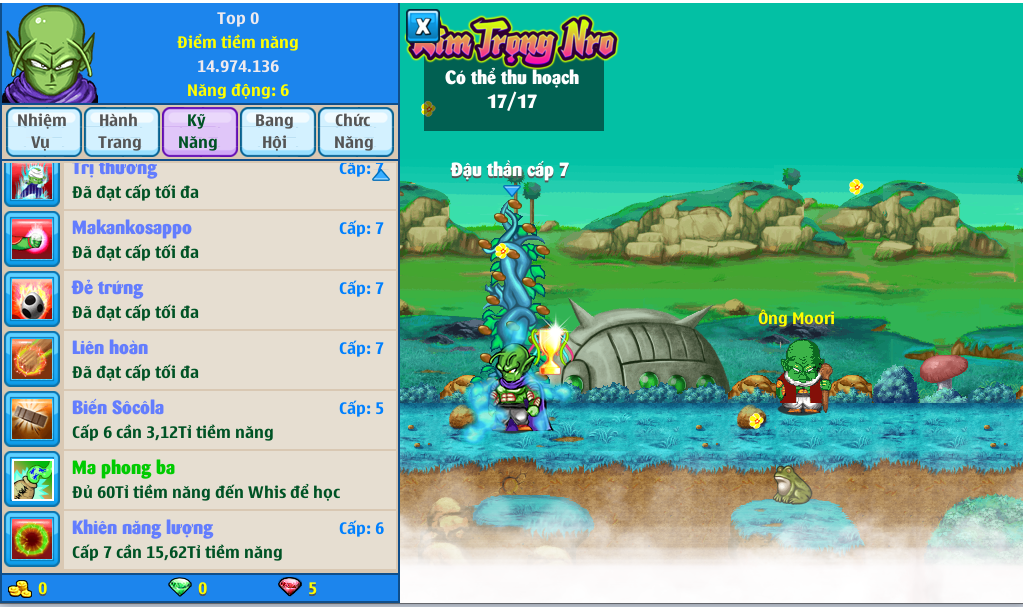Select the Ma phong ba skill

(228, 480)
